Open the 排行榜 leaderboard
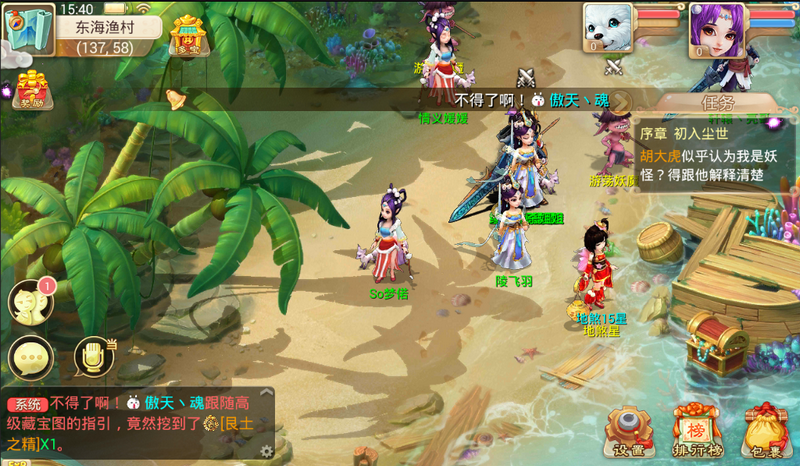Image resolution: width=800 pixels, height=466 pixels. (696, 431)
